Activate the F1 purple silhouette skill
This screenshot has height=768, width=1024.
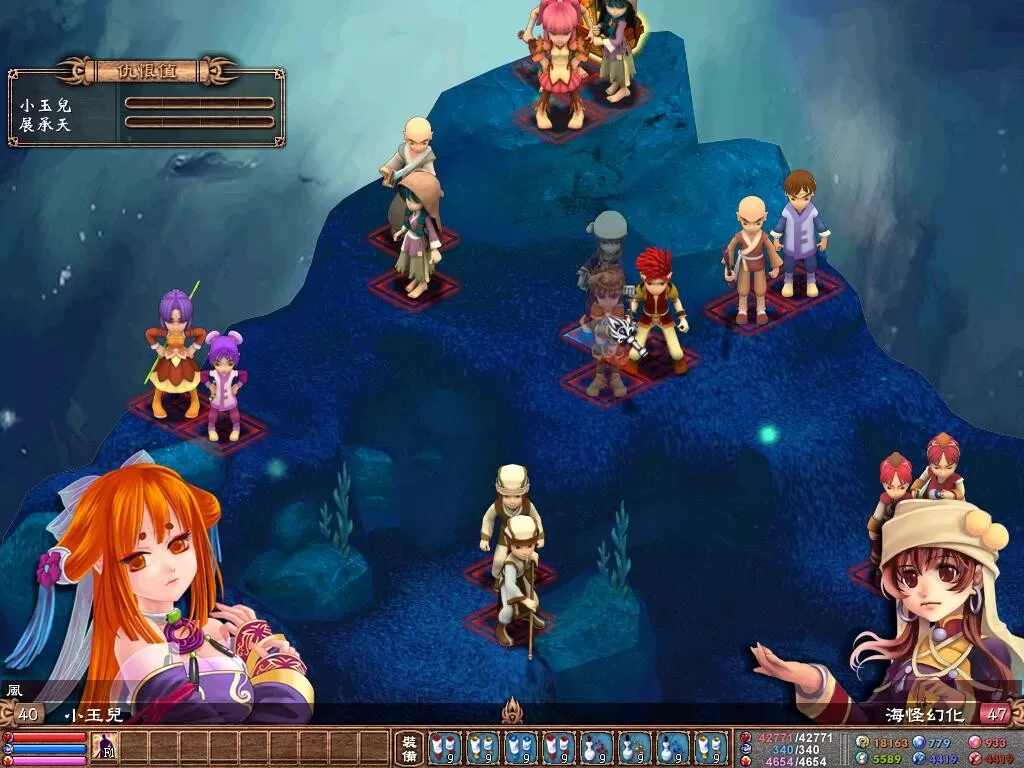pyautogui.click(x=104, y=747)
